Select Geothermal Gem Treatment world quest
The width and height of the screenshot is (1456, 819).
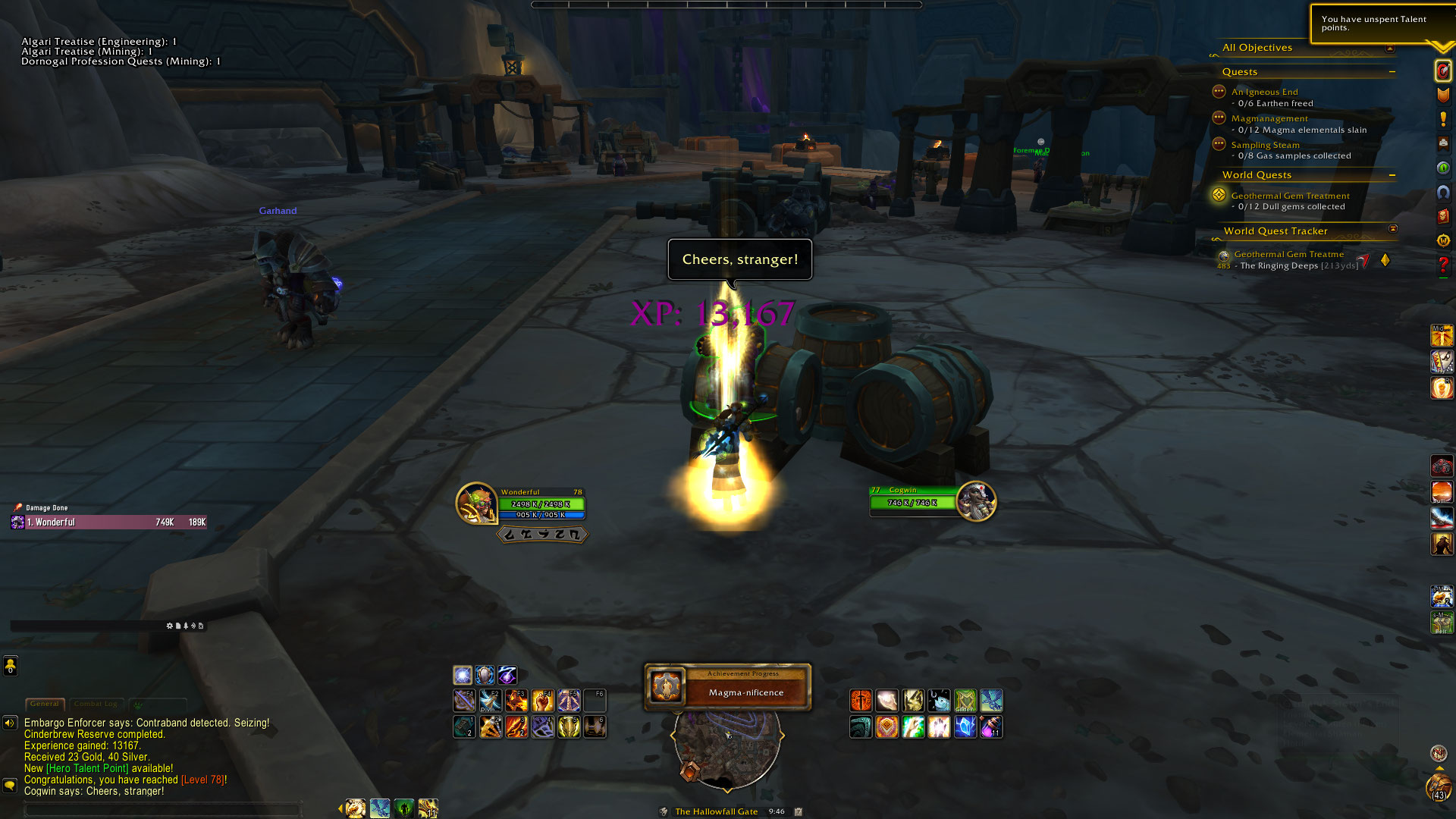tap(1290, 196)
